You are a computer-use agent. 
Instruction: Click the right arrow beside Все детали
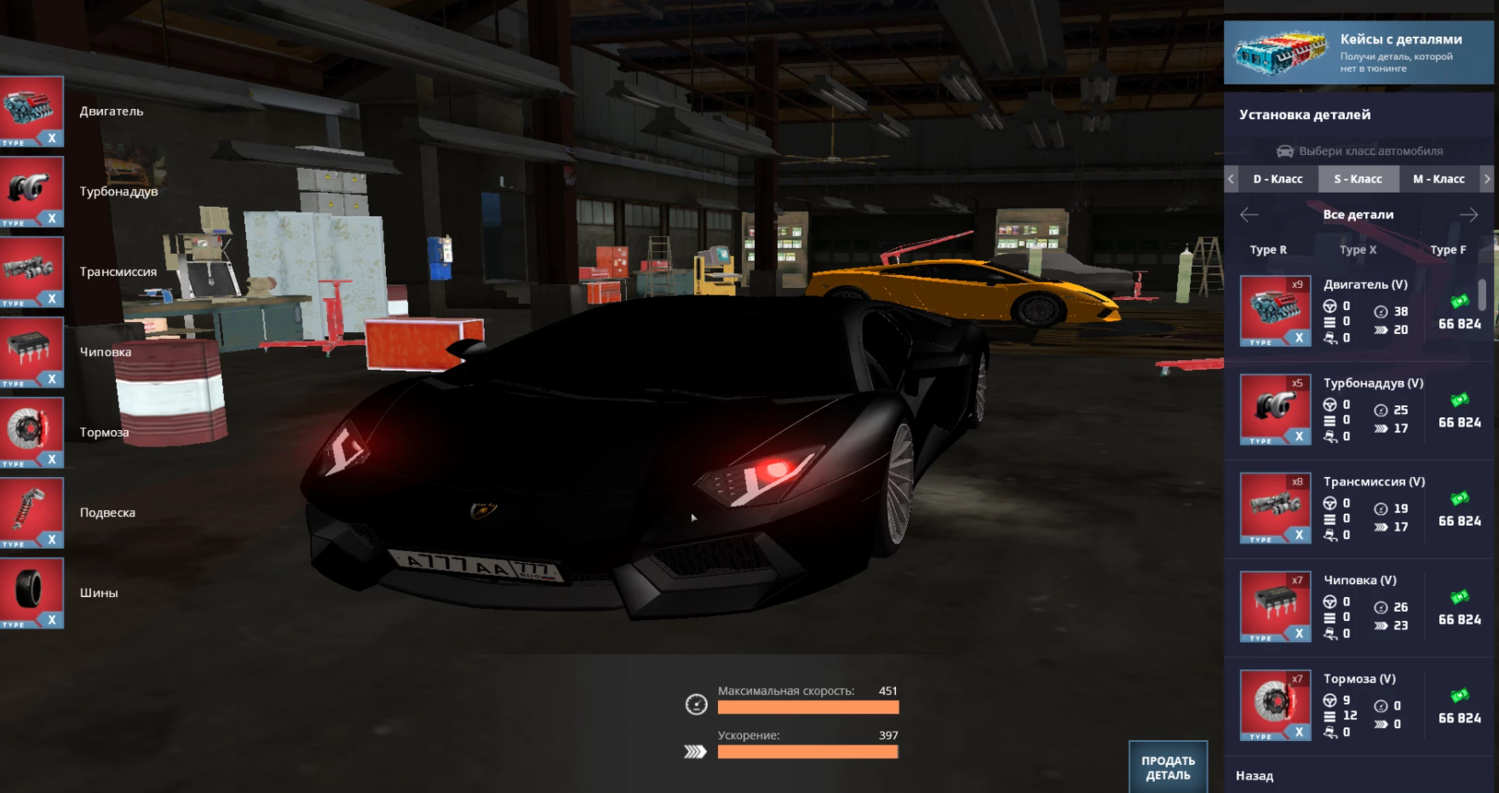tap(1468, 215)
